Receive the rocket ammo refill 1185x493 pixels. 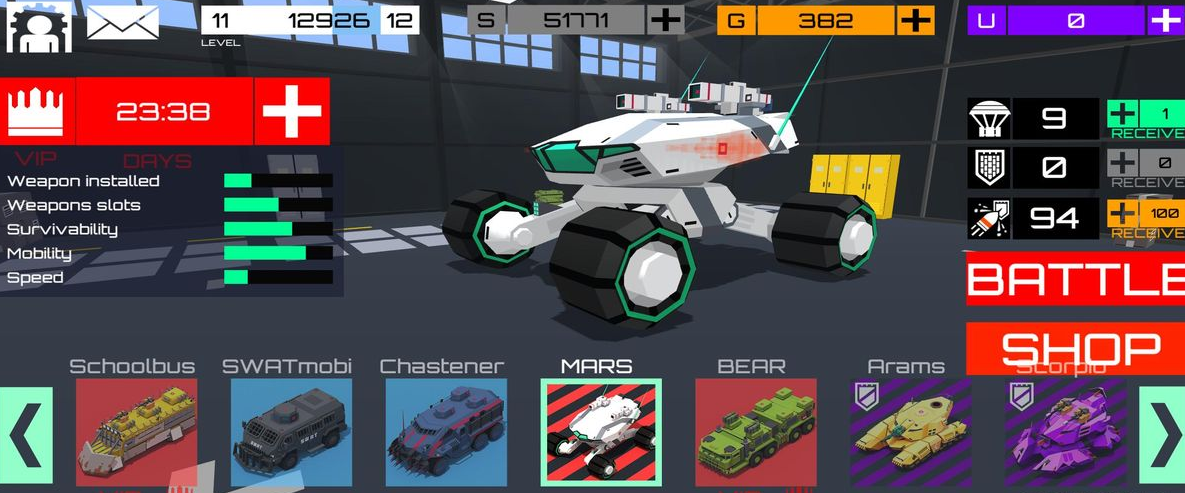tap(1145, 218)
